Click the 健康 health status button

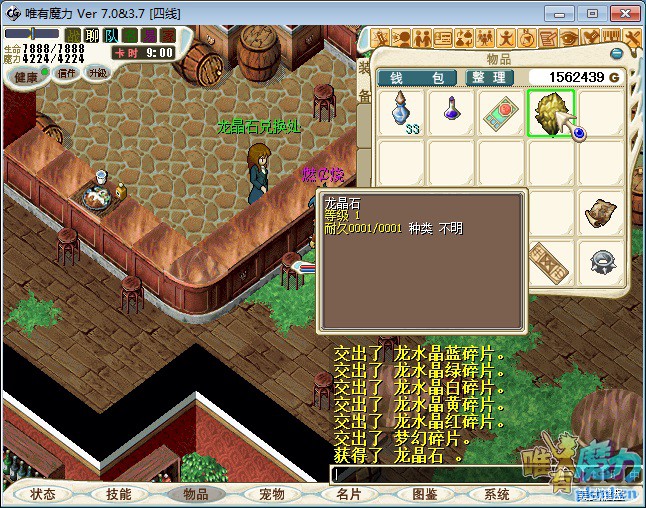click(26, 77)
